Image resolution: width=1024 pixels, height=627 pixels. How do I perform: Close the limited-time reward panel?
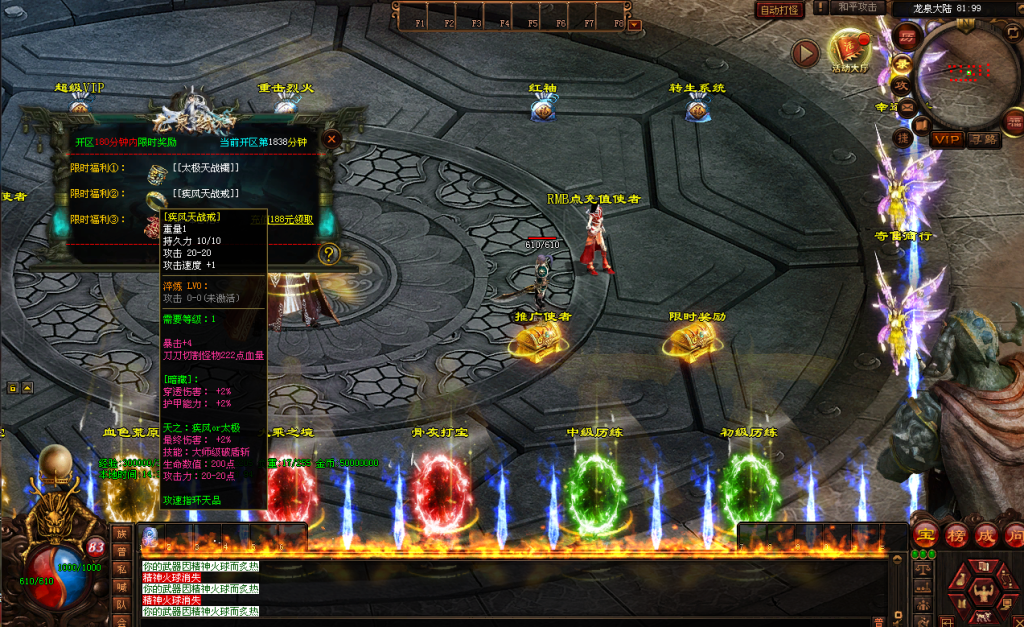point(332,139)
